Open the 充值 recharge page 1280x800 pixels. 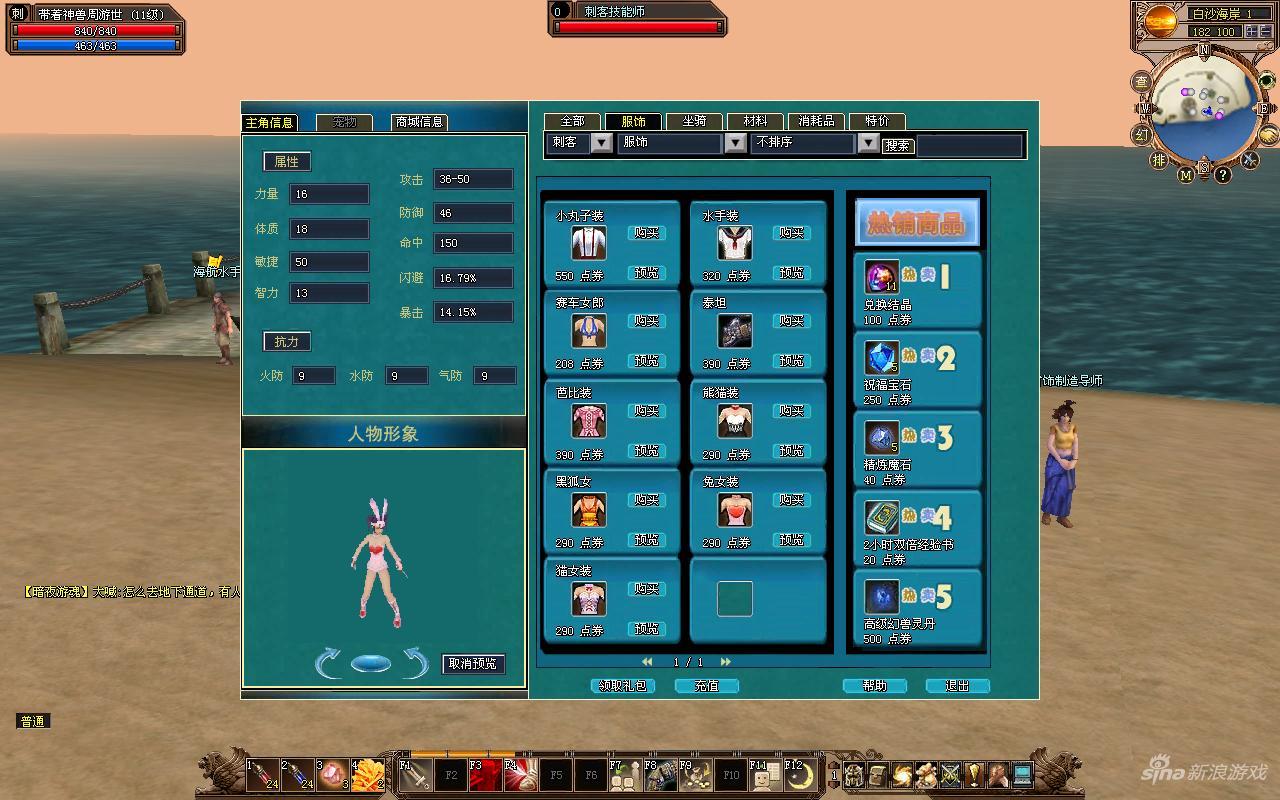[706, 686]
